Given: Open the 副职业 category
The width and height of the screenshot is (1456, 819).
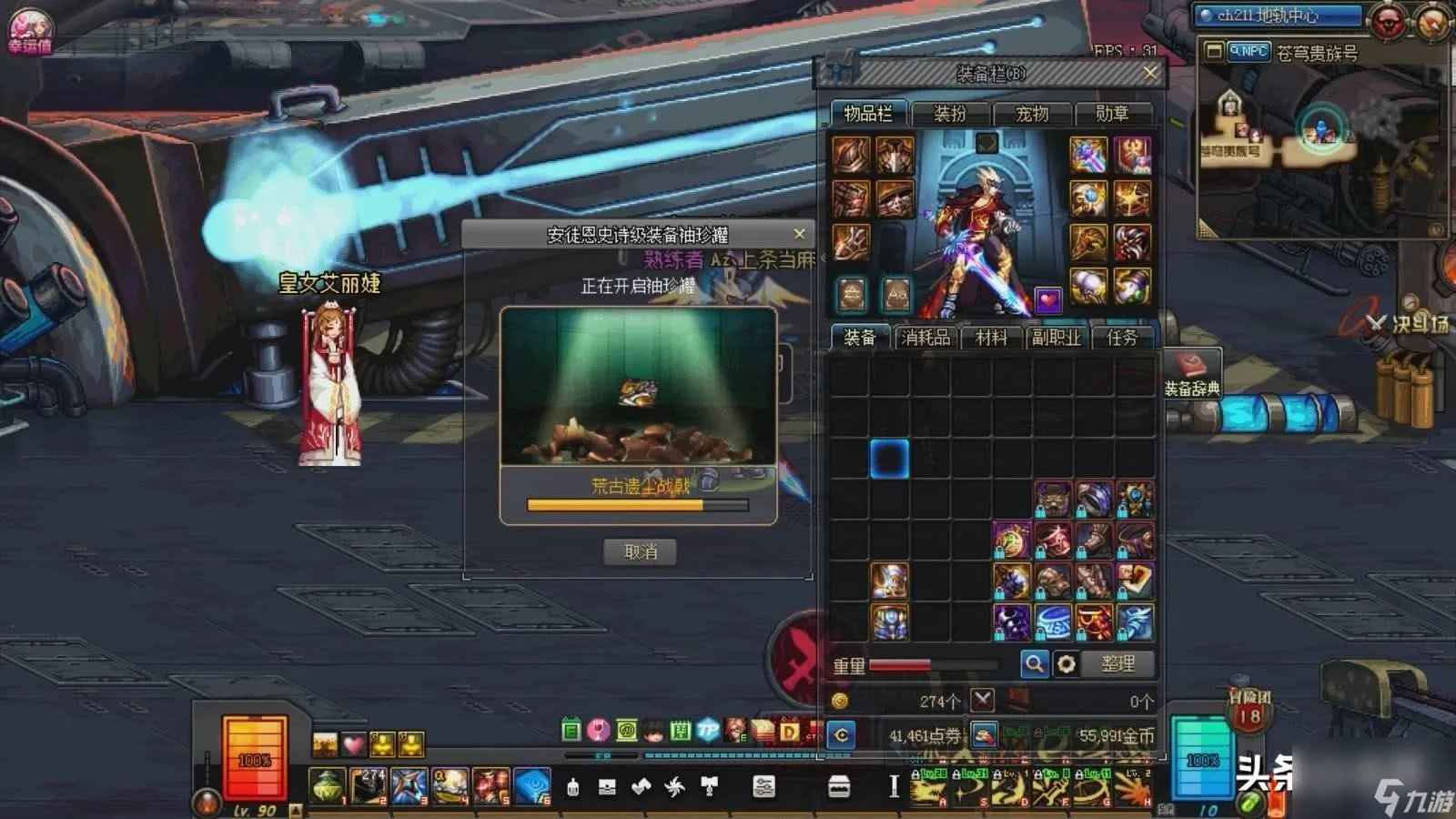Looking at the screenshot, I should point(1056,338).
